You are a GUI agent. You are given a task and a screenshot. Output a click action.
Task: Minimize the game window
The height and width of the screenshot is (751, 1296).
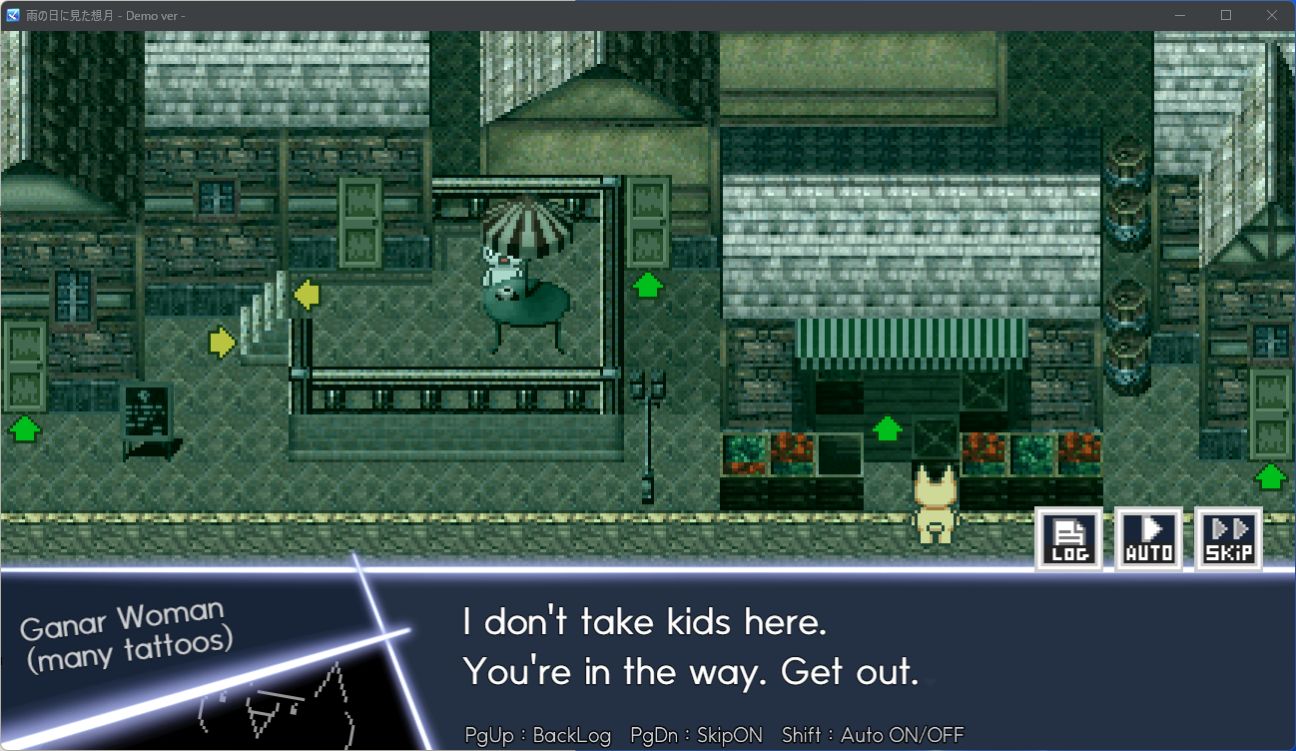[1180, 15]
